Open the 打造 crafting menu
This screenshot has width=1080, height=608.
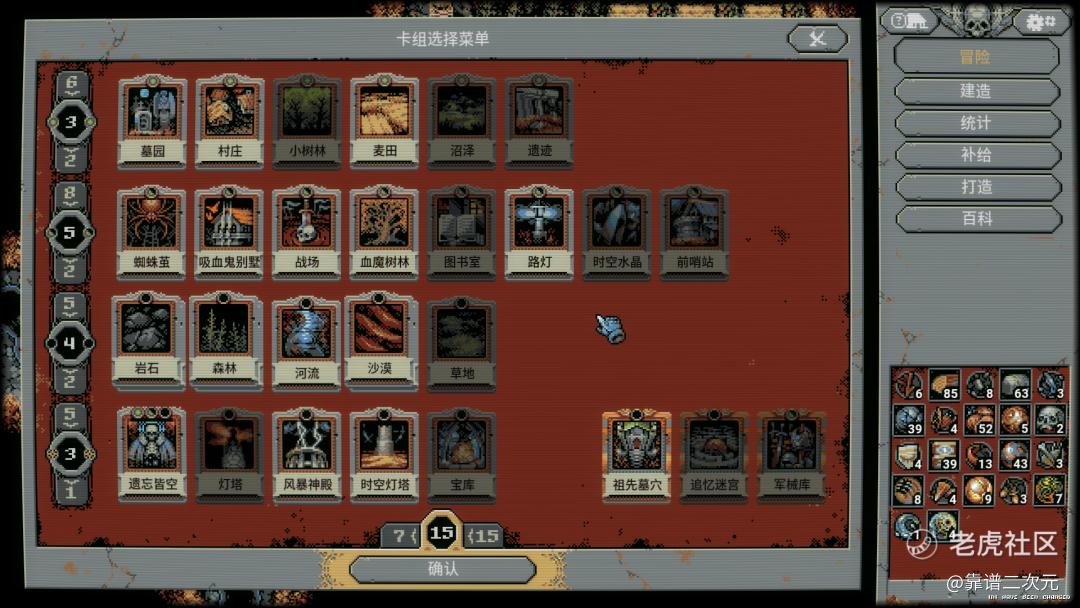pos(976,187)
